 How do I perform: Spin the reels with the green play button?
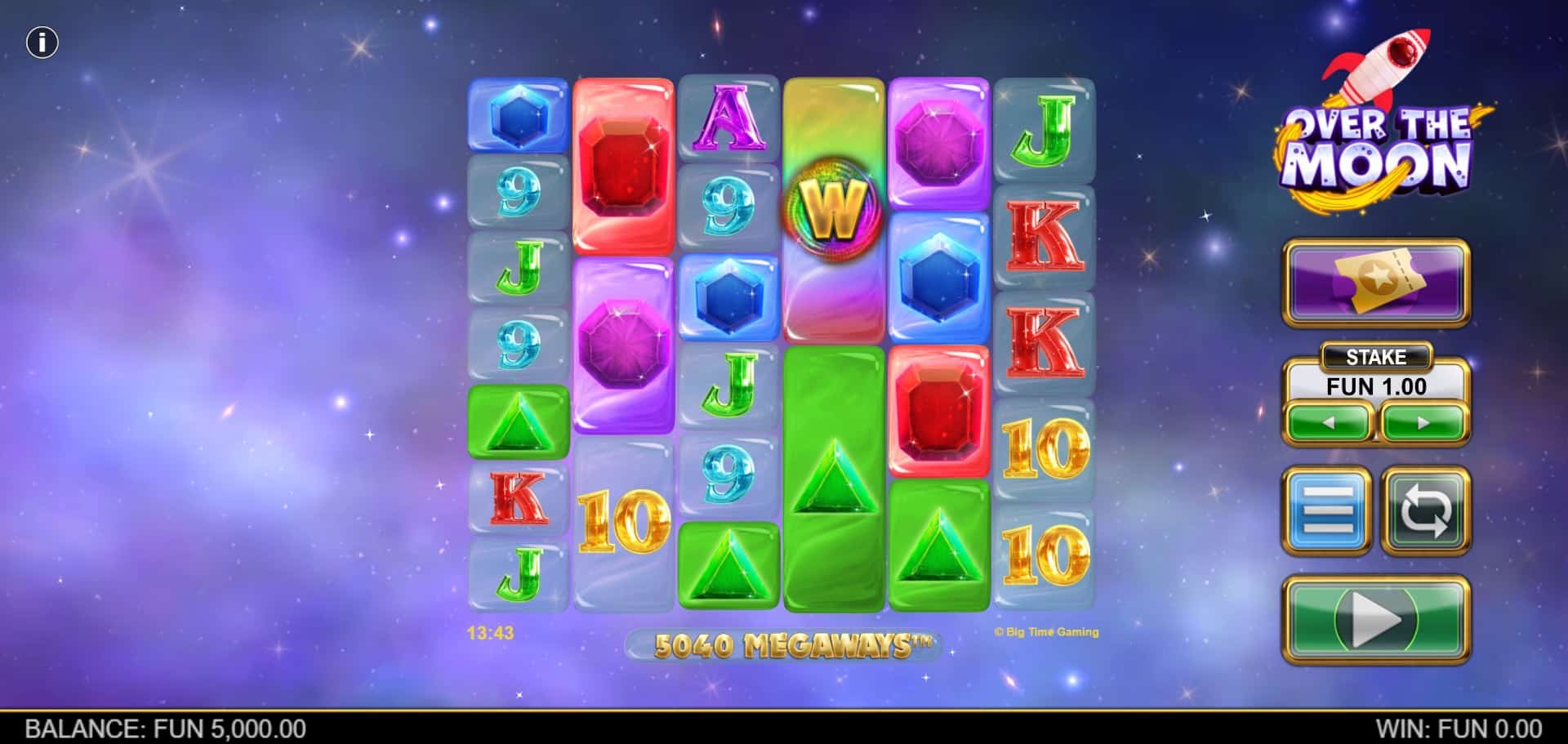click(1376, 620)
